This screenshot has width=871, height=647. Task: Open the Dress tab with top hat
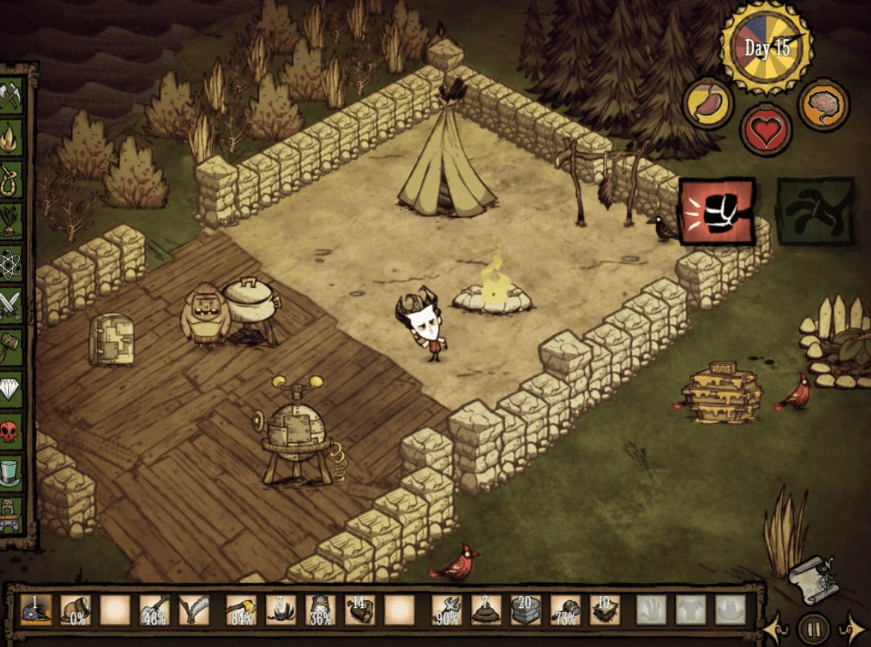coord(10,472)
